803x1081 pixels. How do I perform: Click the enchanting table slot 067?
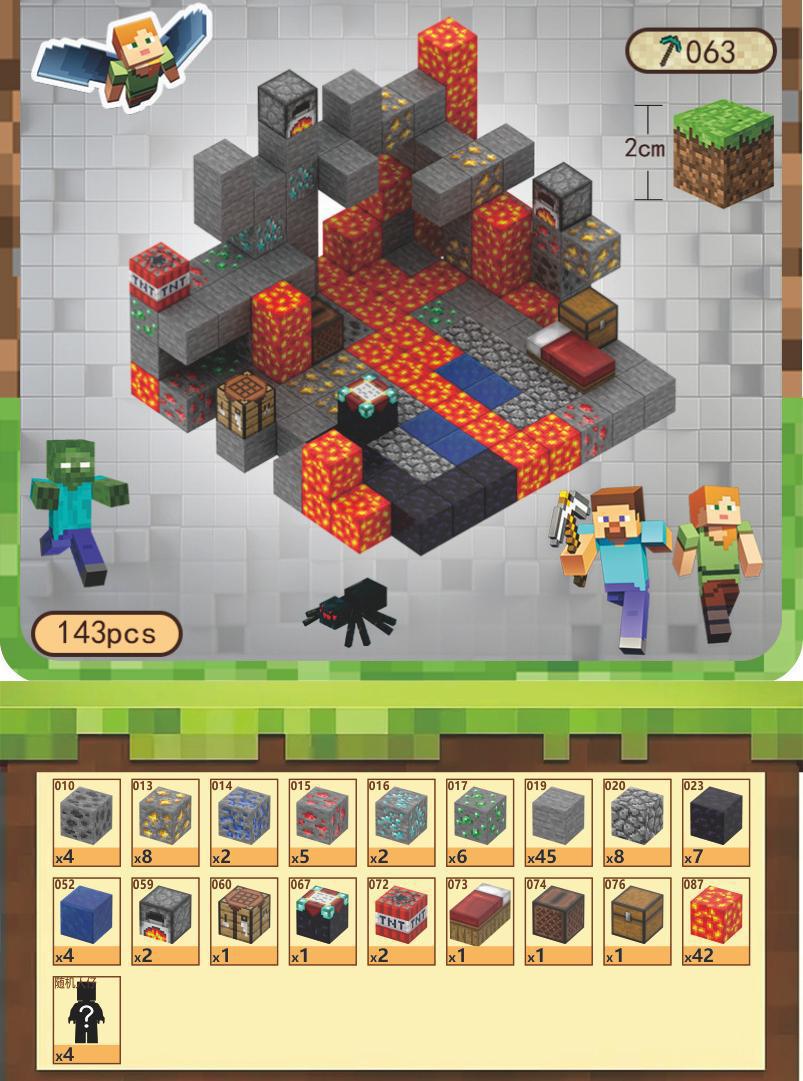point(322,921)
